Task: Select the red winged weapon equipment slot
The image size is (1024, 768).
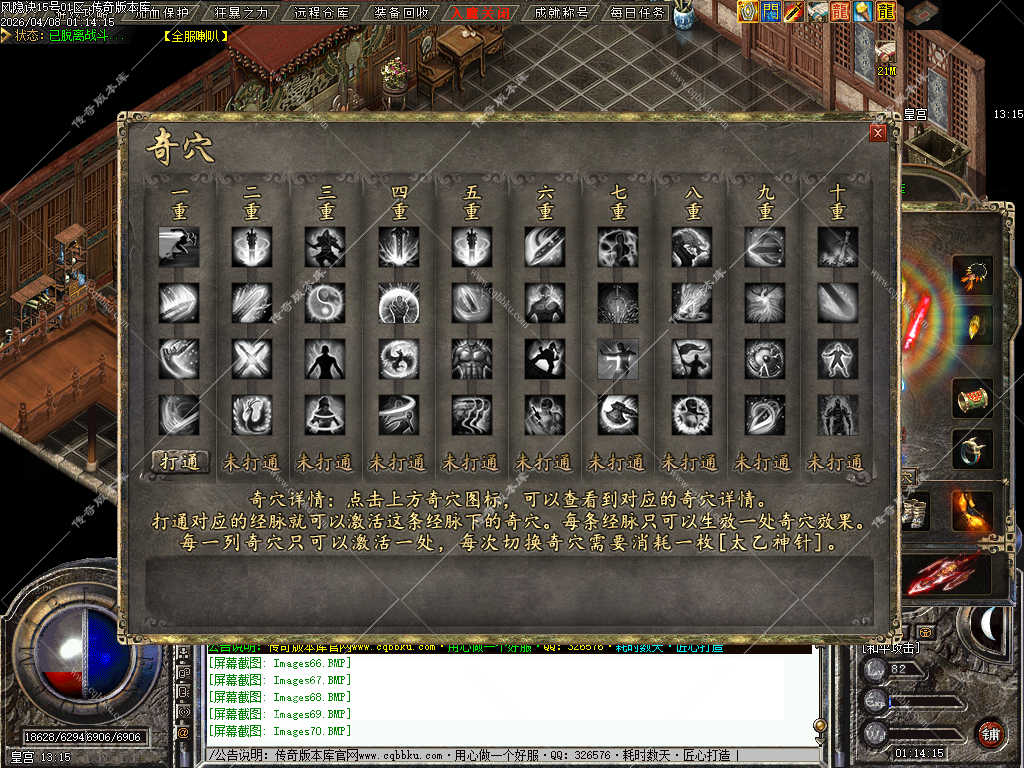Action: click(943, 576)
